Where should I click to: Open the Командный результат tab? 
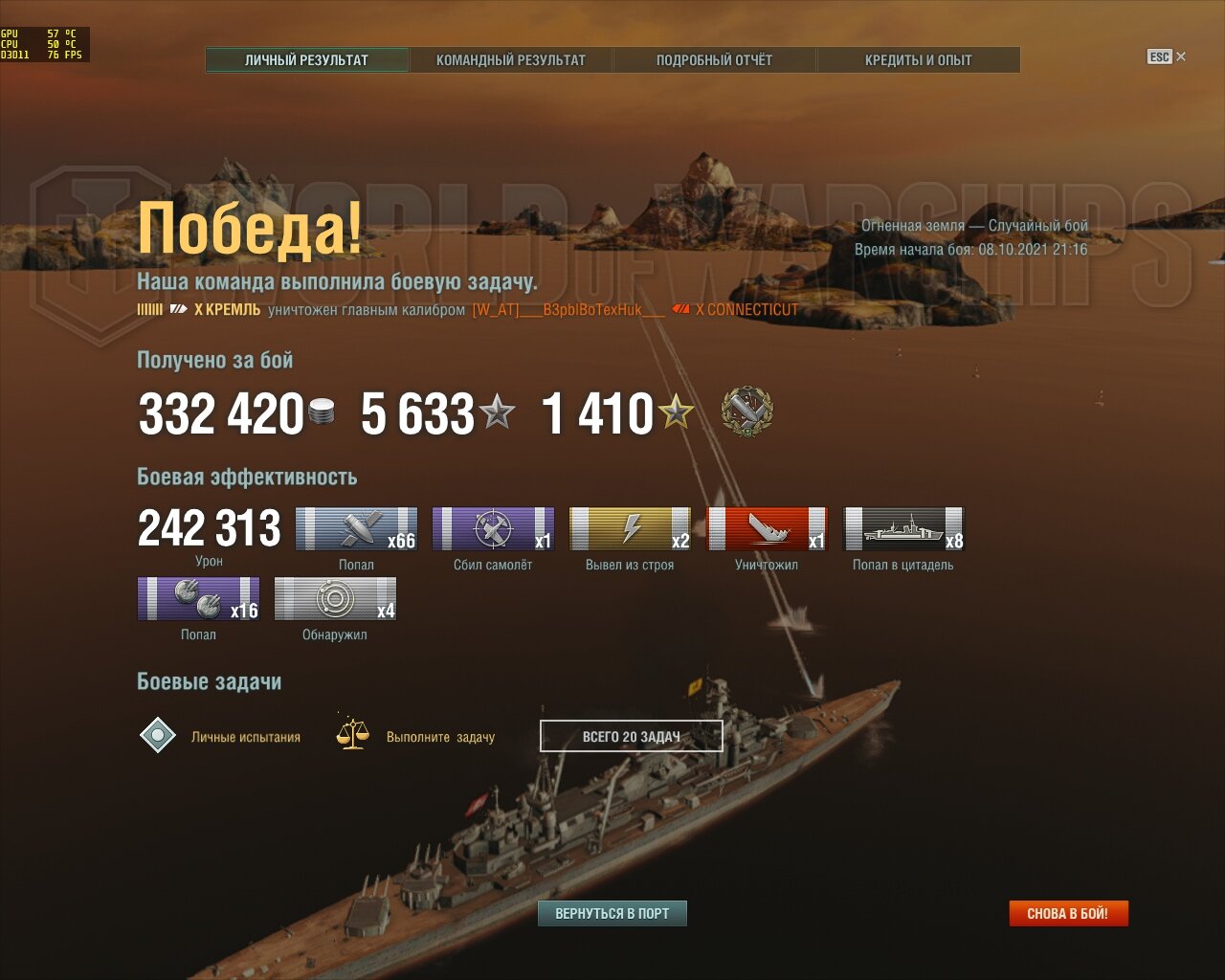[511, 59]
